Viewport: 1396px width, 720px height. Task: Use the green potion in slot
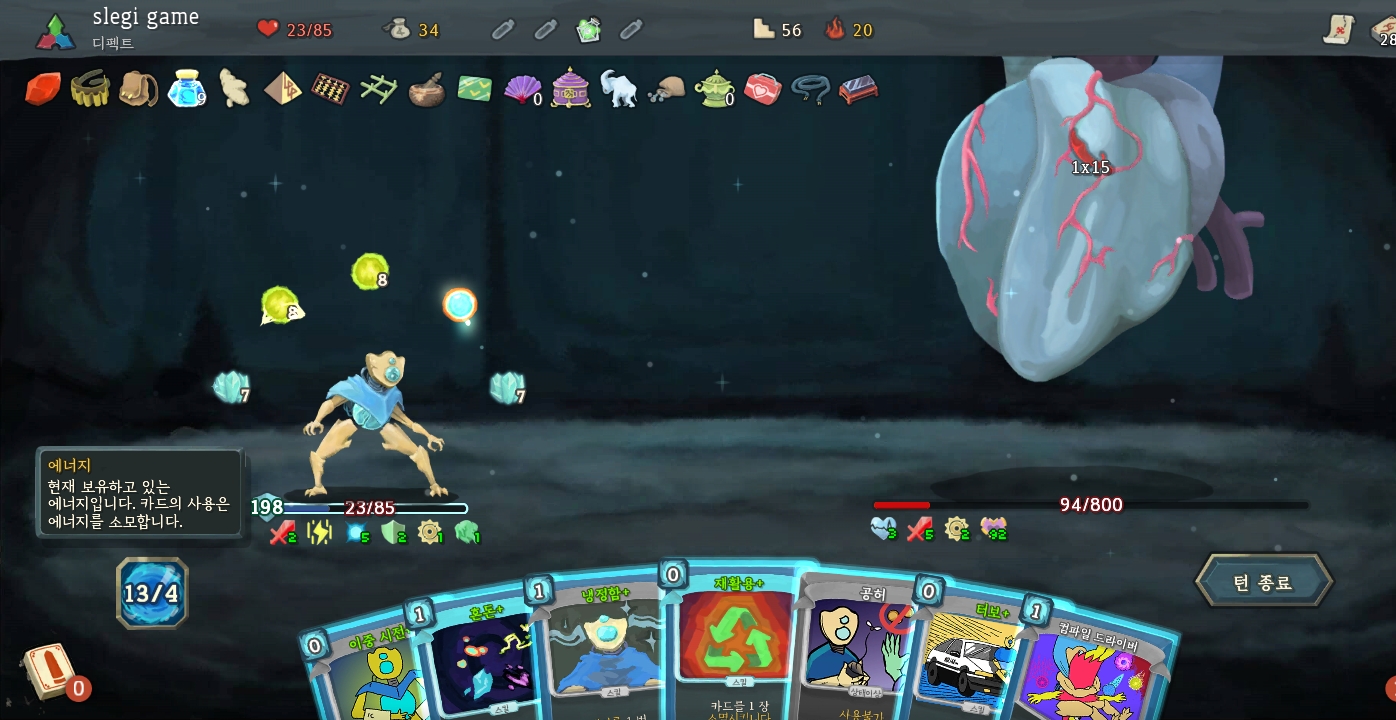coord(589,30)
